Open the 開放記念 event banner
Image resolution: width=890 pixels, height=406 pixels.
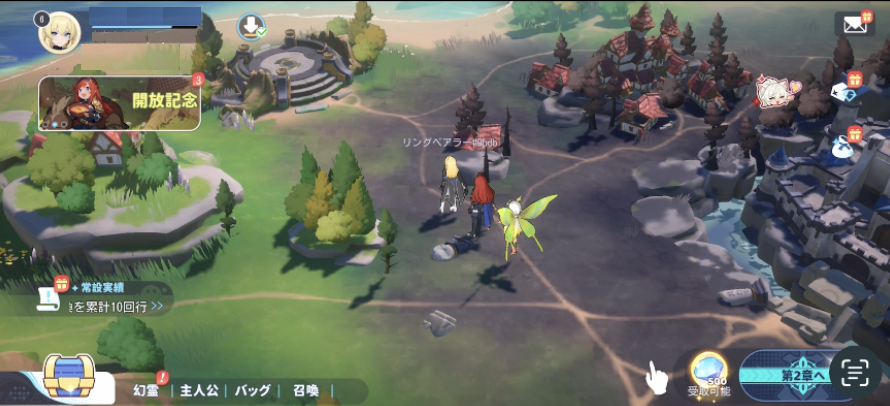click(119, 104)
